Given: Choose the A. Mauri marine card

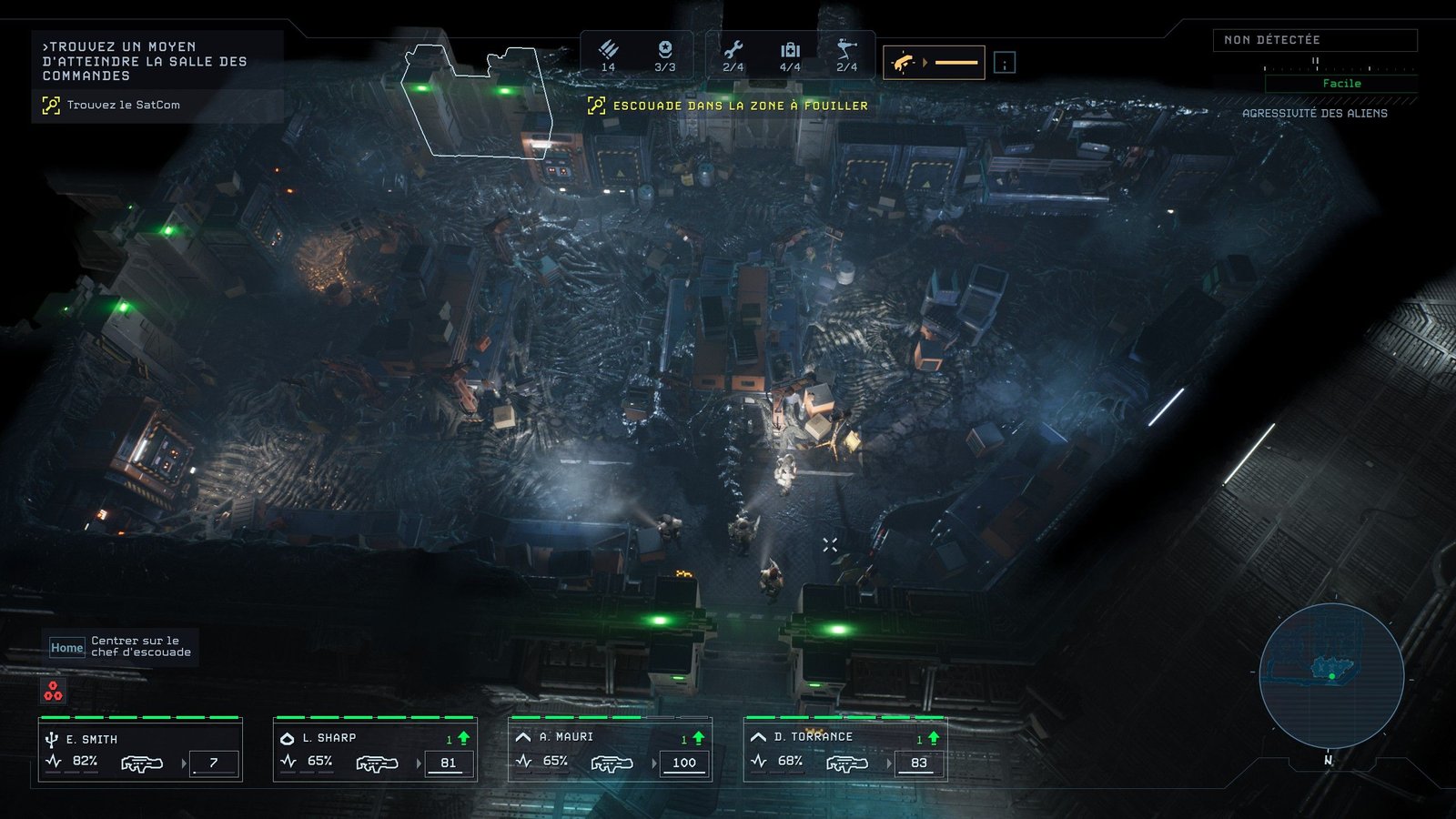Looking at the screenshot, I should click(610, 751).
